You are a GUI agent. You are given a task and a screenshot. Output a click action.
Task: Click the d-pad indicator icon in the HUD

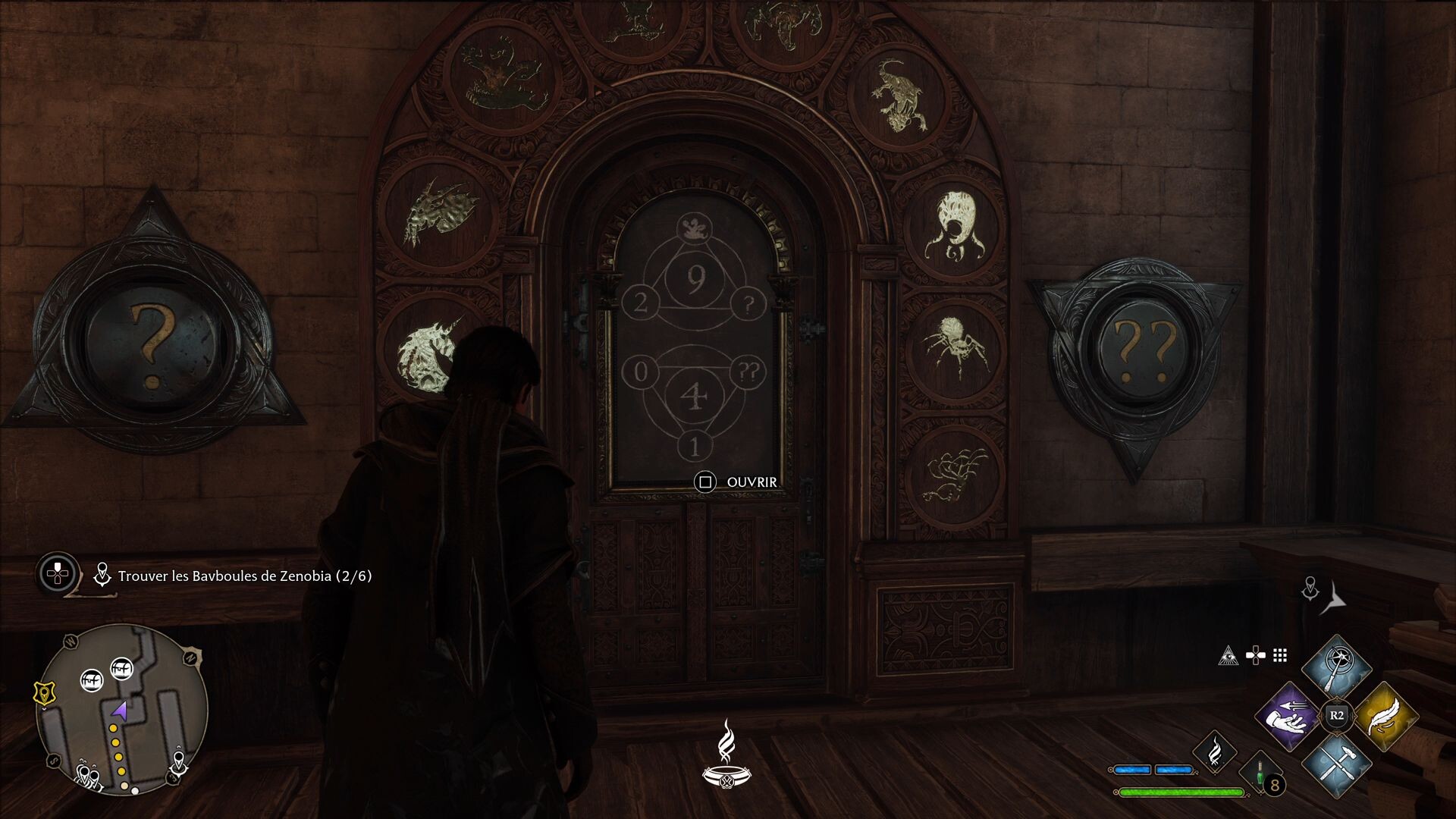pyautogui.click(x=1256, y=656)
